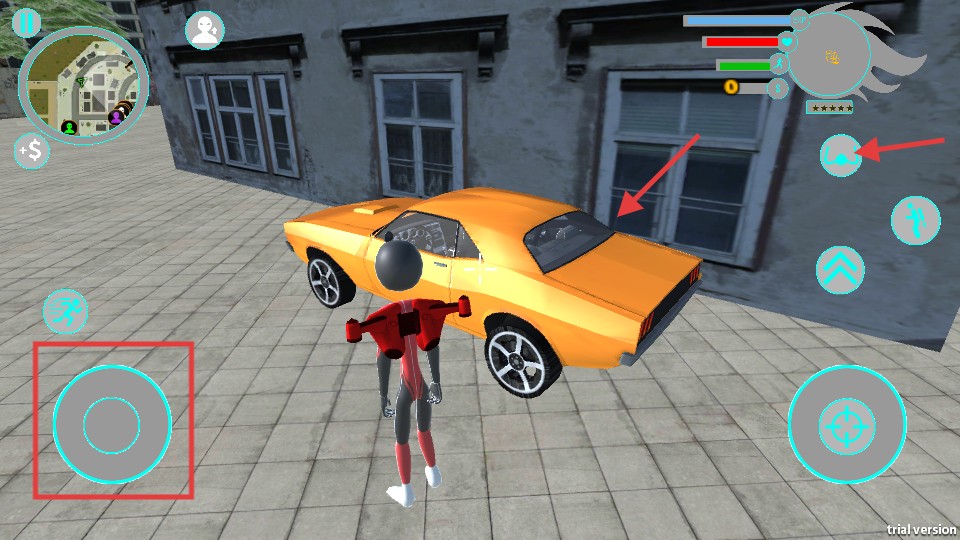This screenshot has width=960, height=540.
Task: Open the fist weapon selector wheel
Action: (x=830, y=56)
